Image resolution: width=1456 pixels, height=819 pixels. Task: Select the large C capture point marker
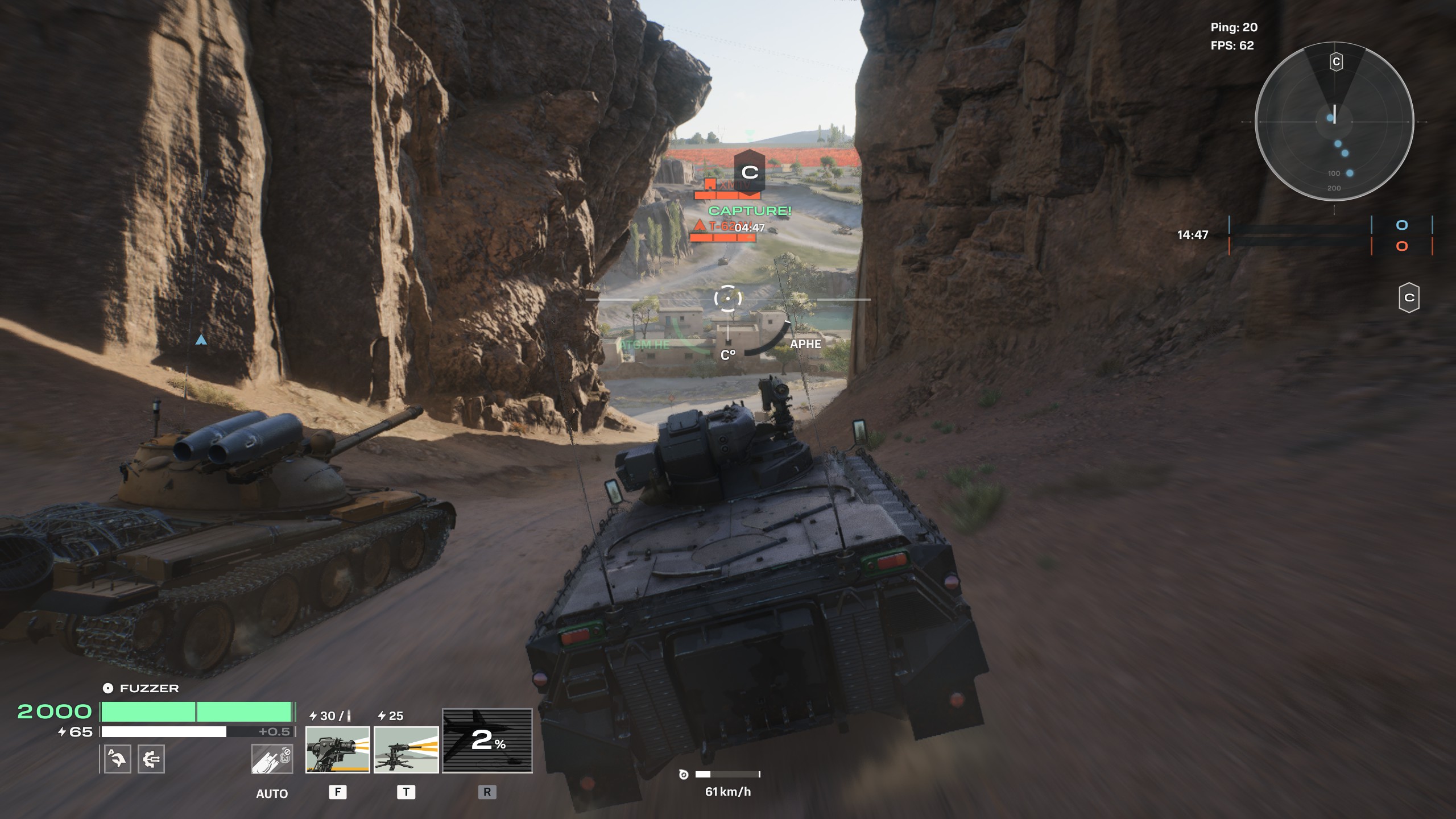(750, 171)
